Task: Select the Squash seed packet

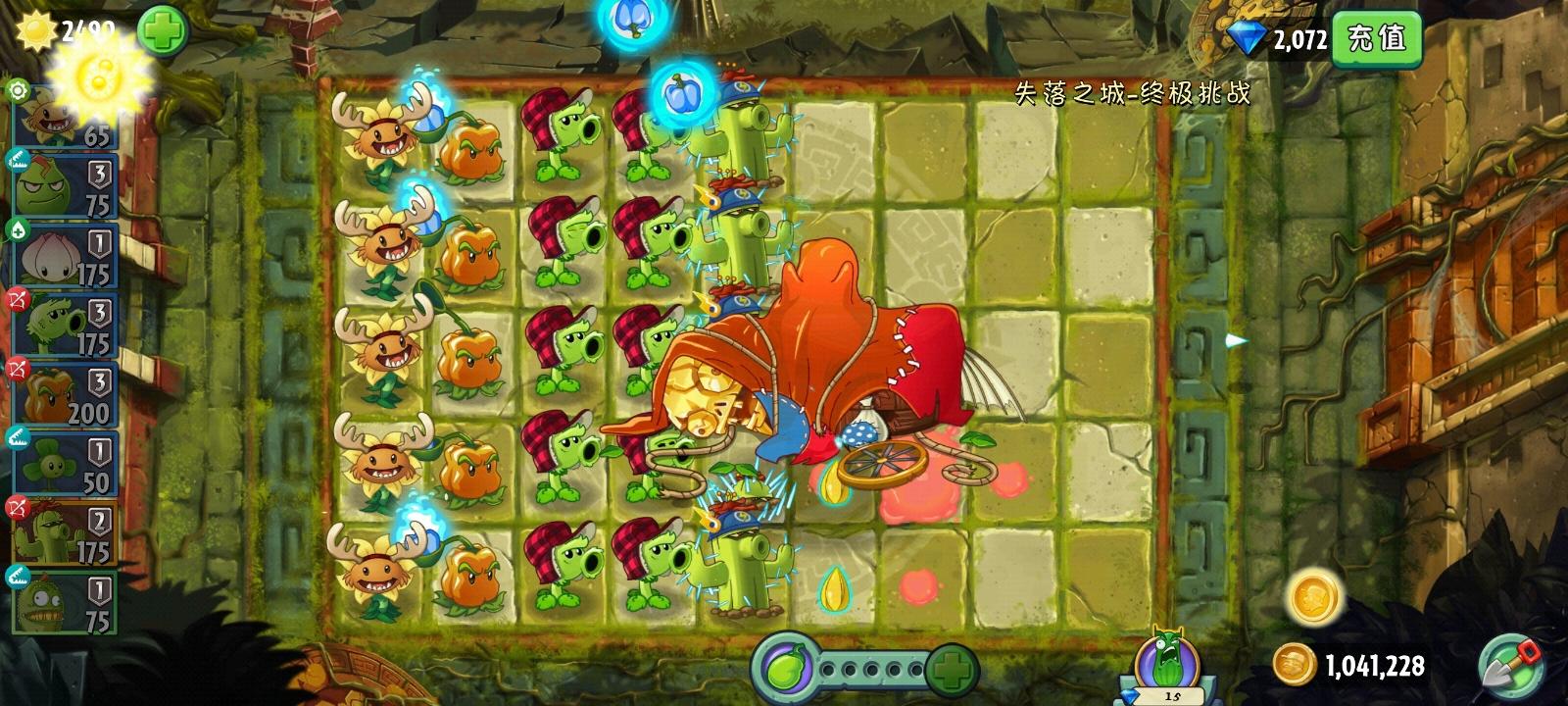Action: pos(59,186)
